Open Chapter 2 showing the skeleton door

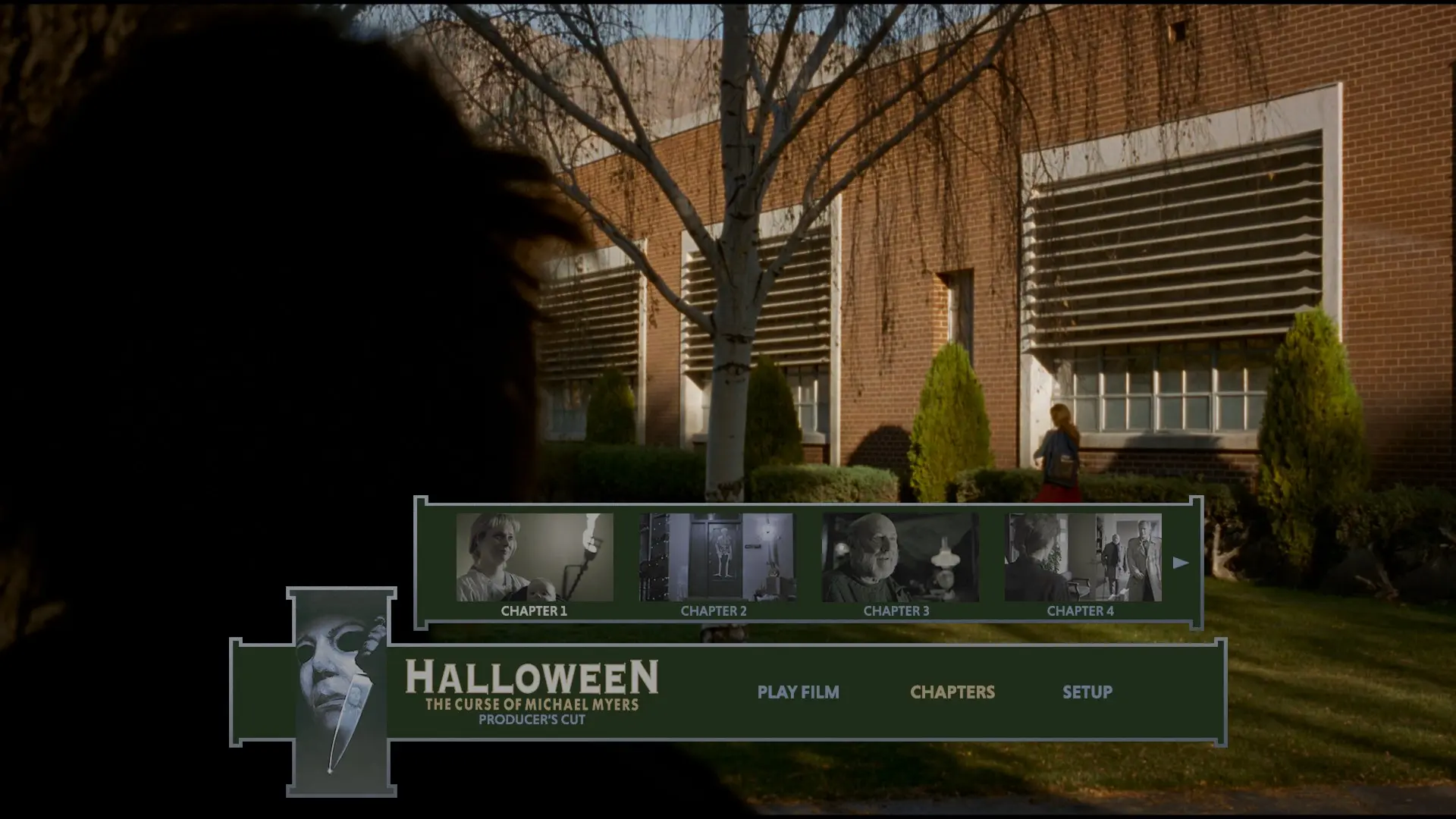tap(717, 557)
